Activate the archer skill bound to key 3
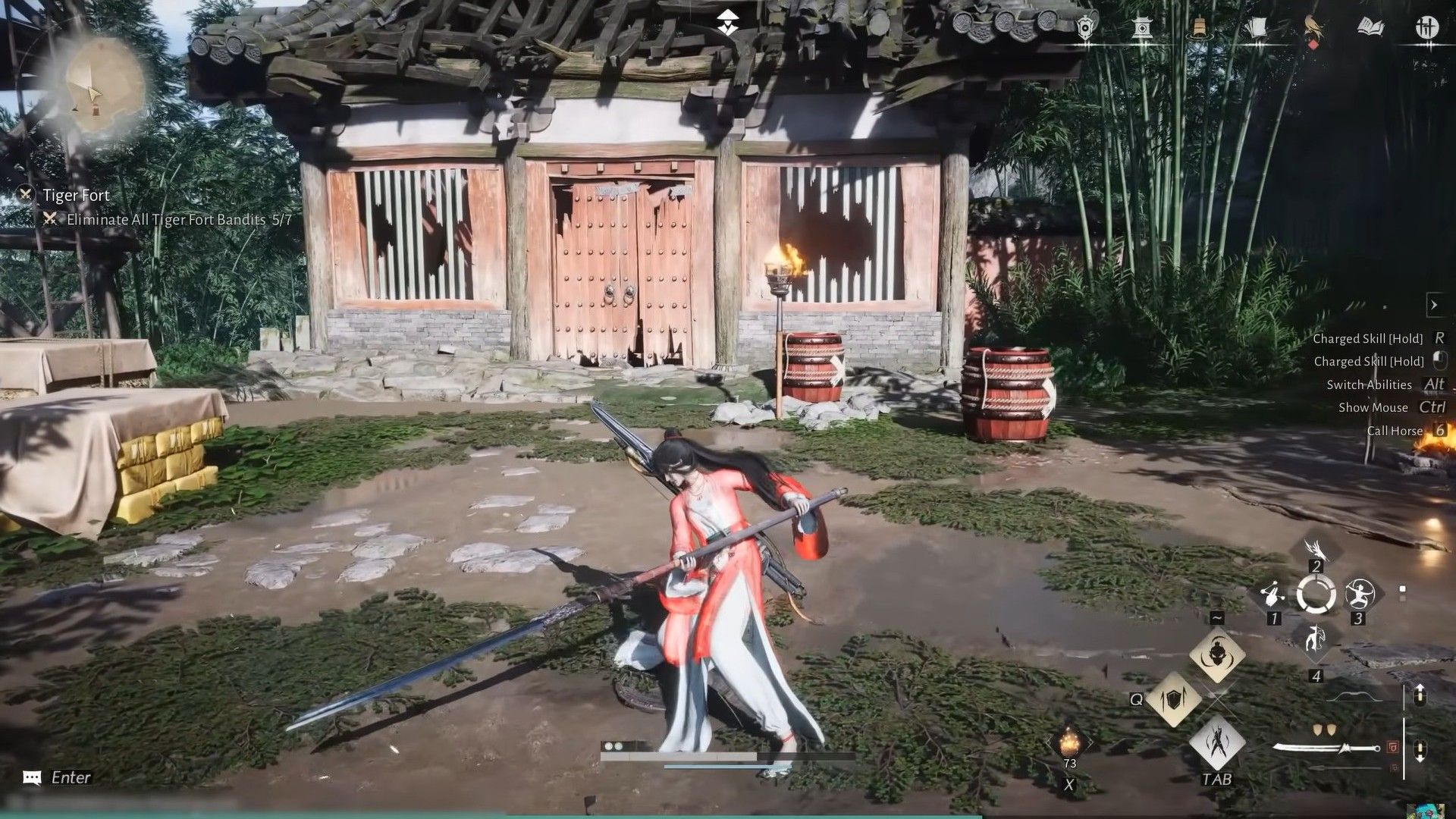1456x819 pixels. tap(1359, 594)
